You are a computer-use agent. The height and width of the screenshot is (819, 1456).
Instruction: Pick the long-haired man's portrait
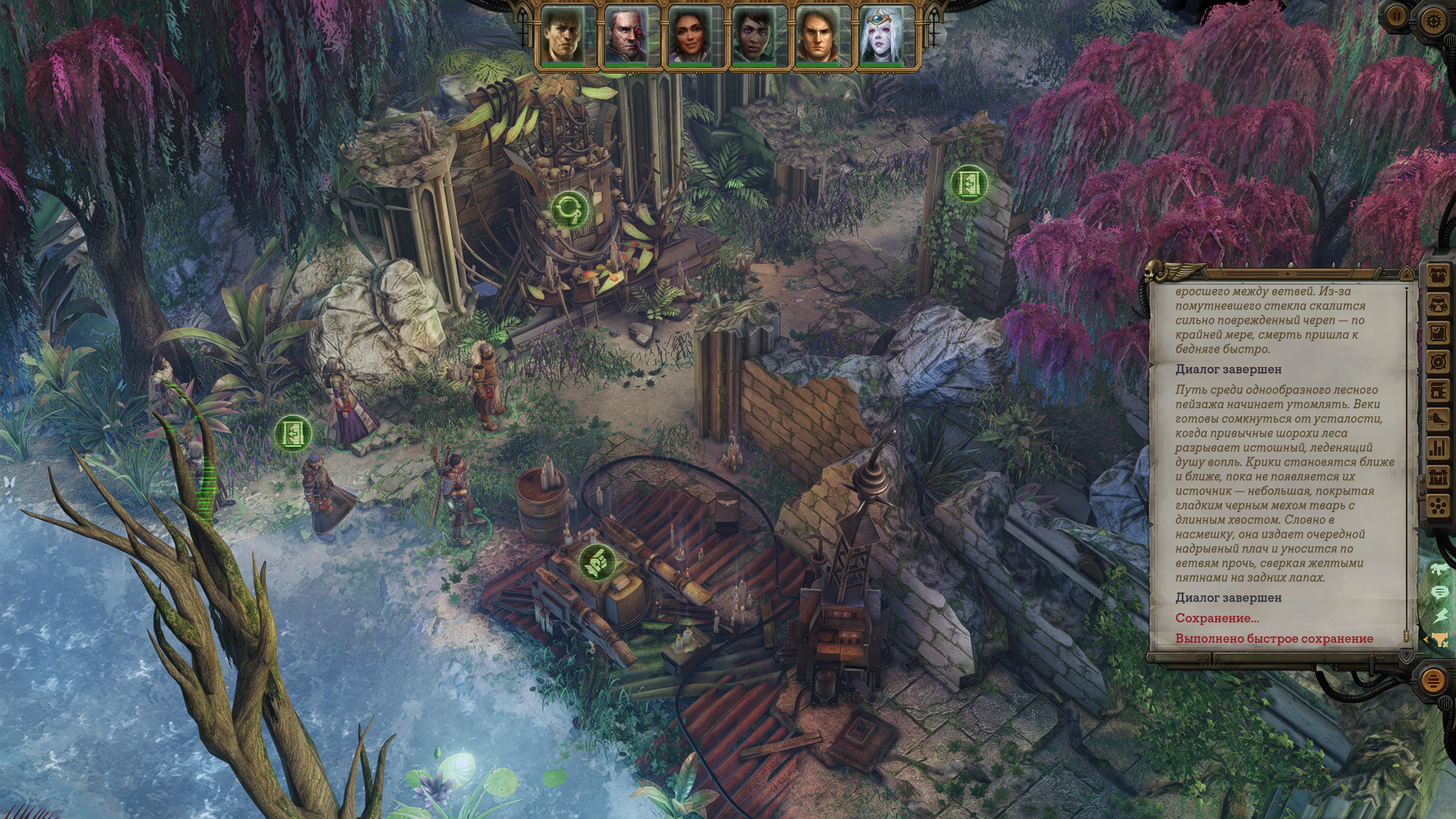(818, 36)
